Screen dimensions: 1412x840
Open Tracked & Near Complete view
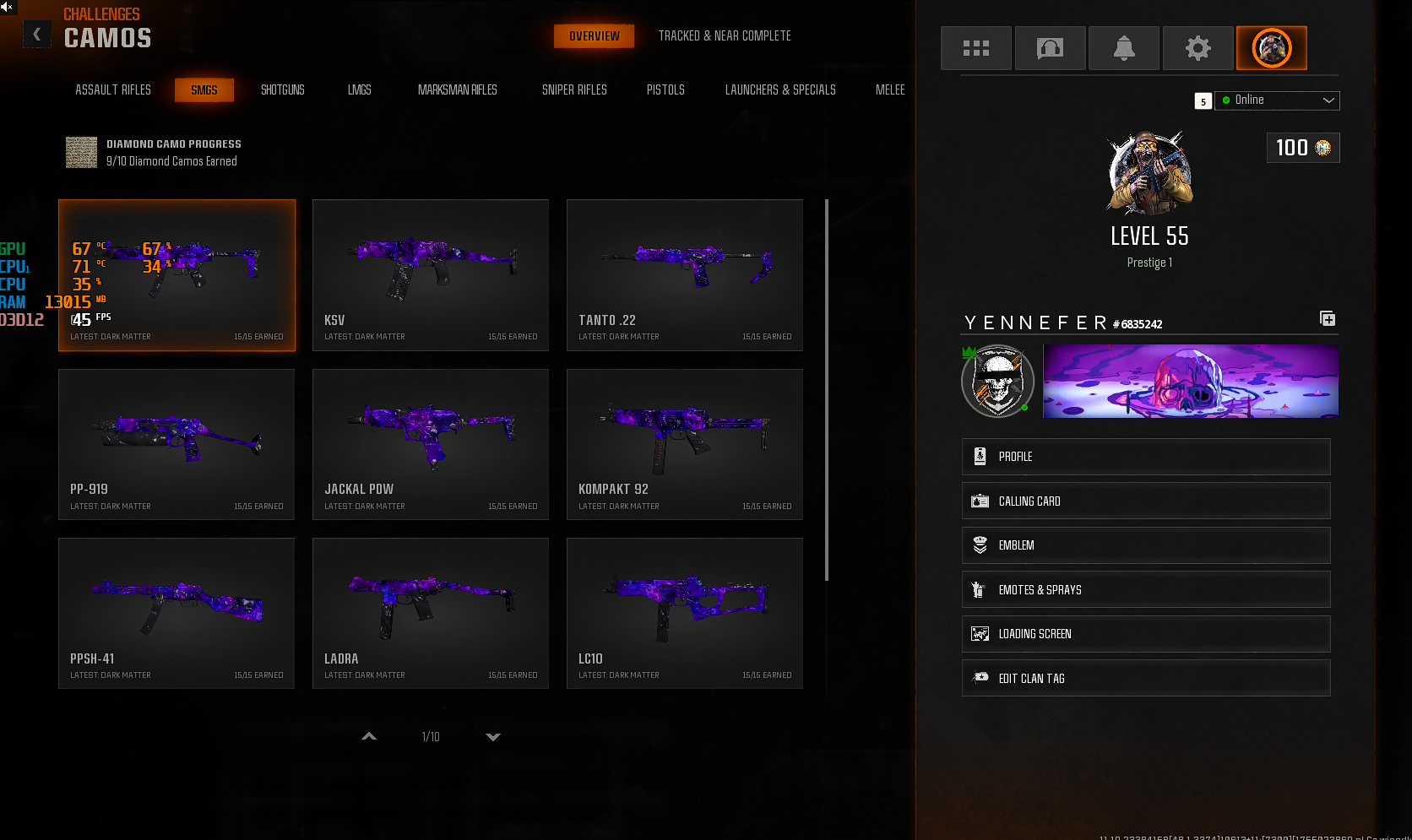[x=725, y=36]
